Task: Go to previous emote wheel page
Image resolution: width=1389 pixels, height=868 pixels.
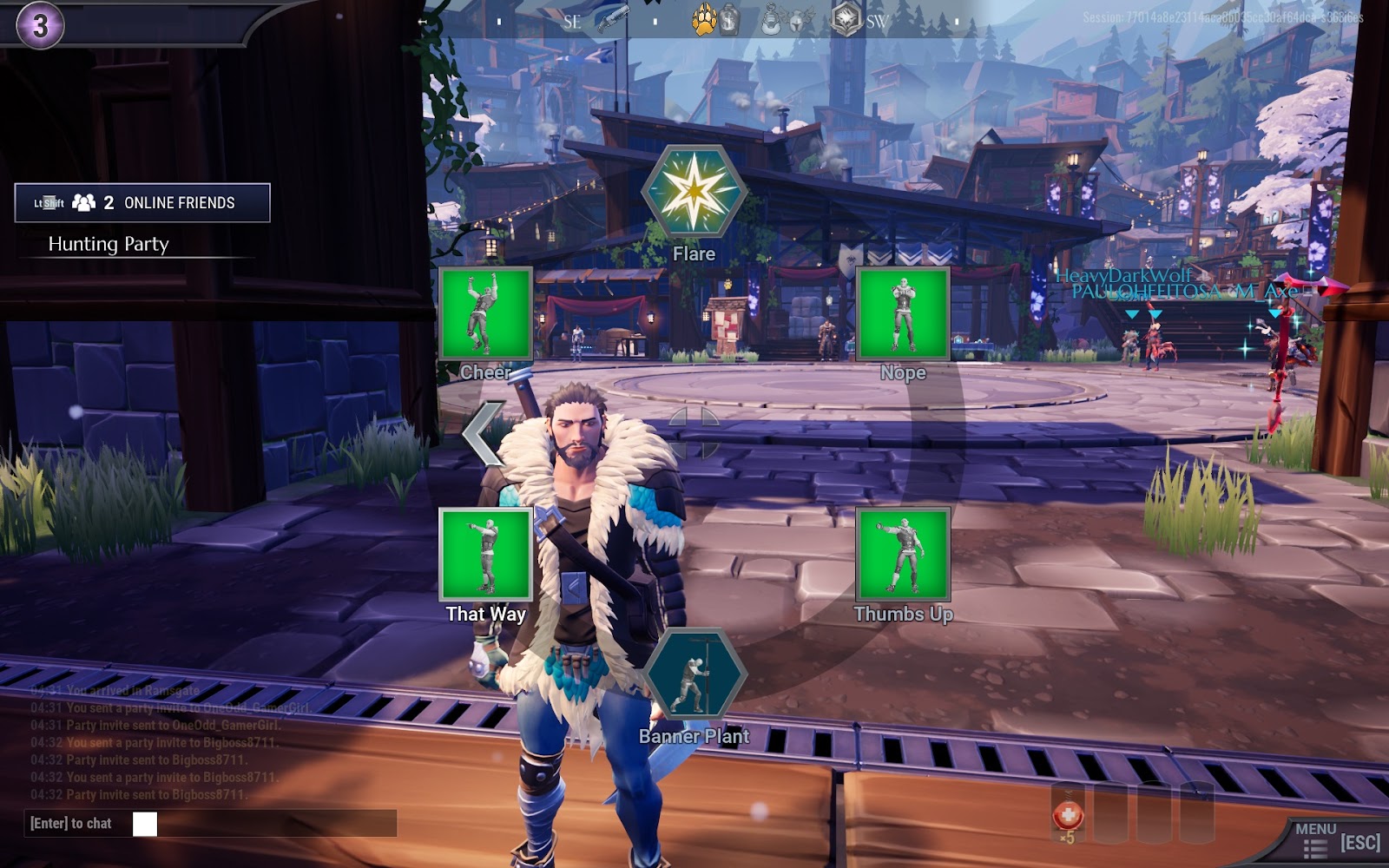Action: 483,432
